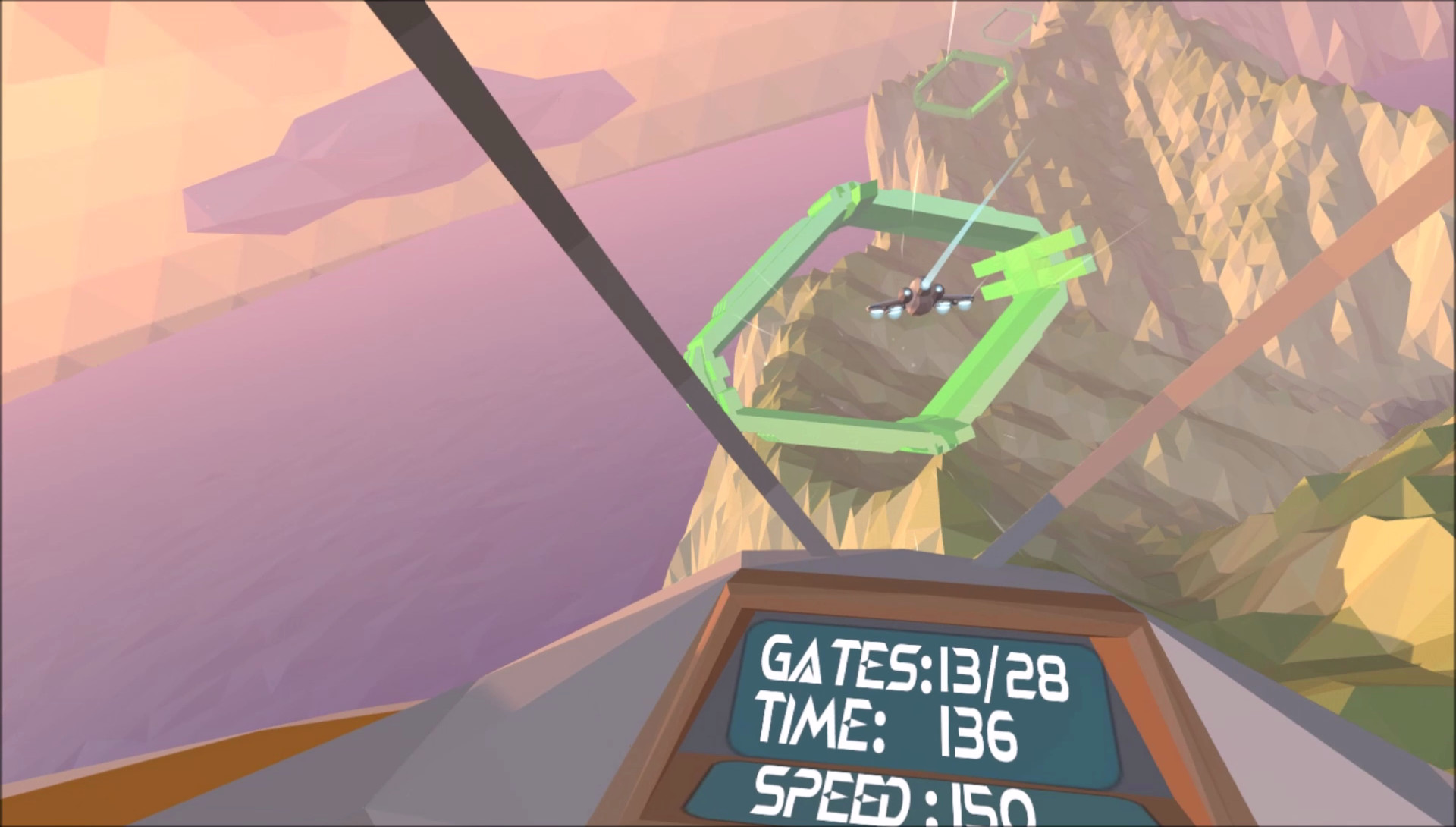This screenshot has width=1456, height=827.
Task: Select the plane model flying ahead
Action: pyautogui.click(x=921, y=300)
